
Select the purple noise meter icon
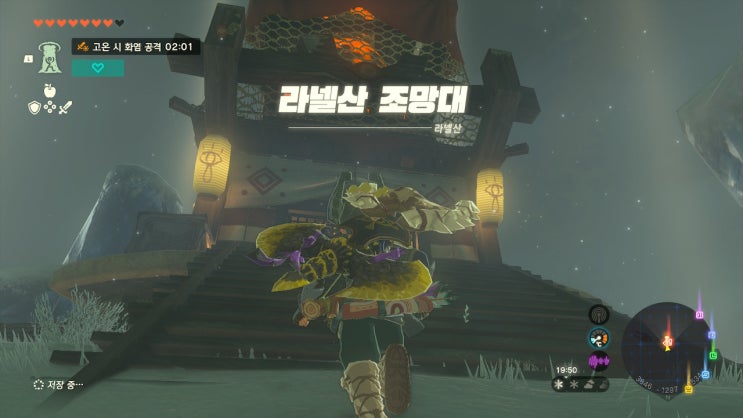click(599, 361)
